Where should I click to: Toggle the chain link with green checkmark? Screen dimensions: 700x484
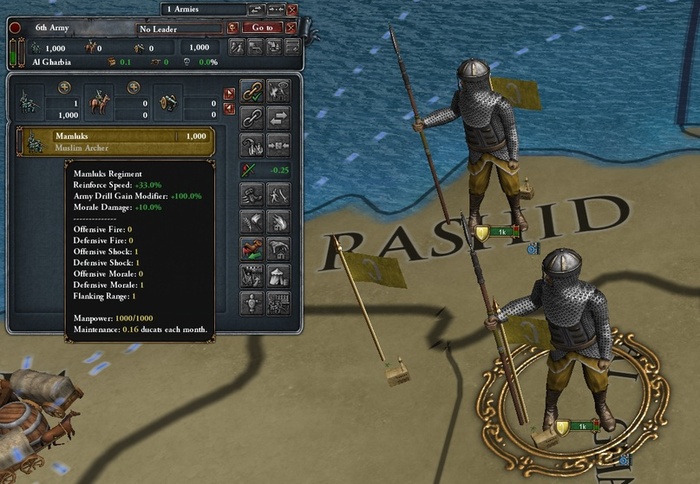click(x=253, y=91)
